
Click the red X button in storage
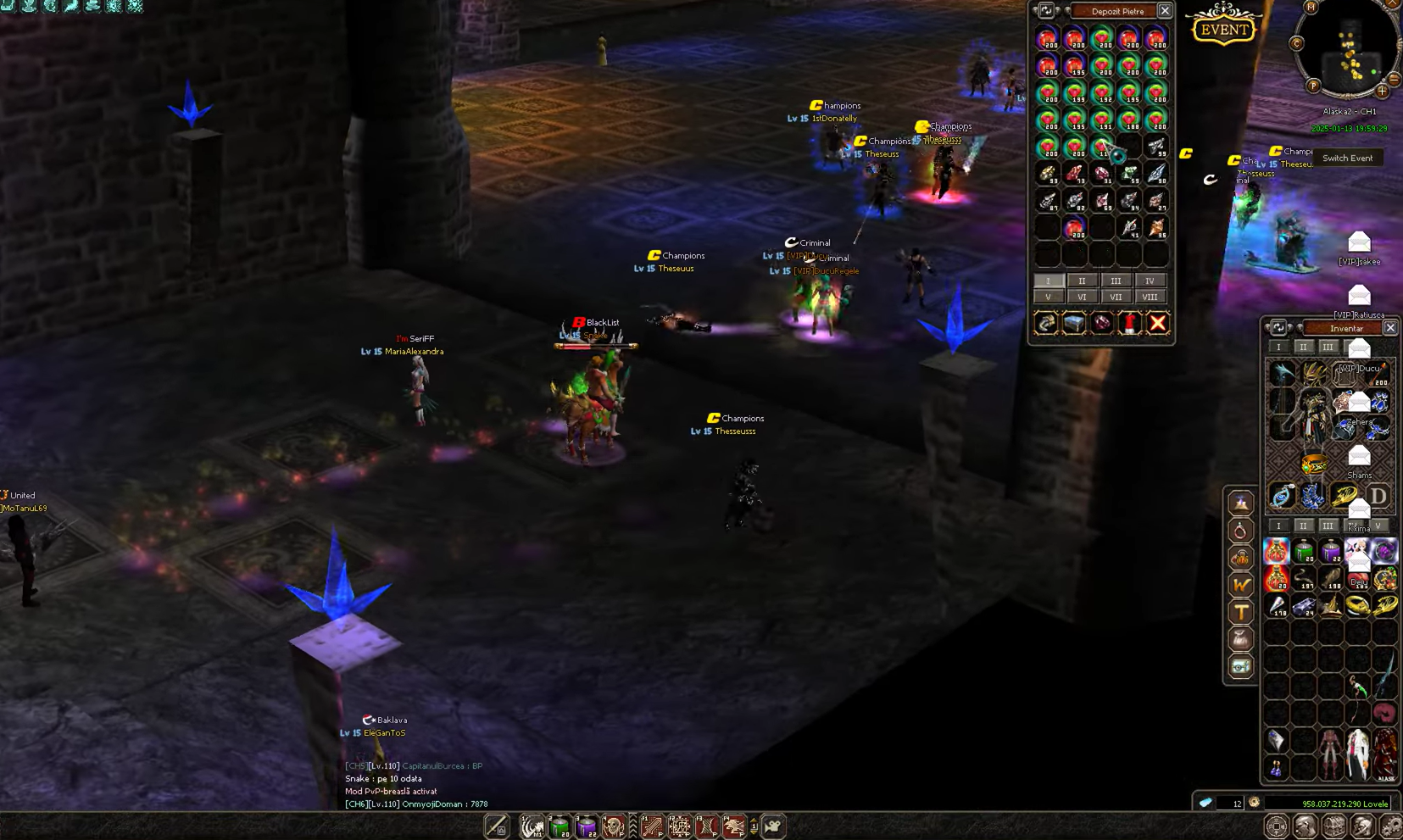click(x=1157, y=323)
